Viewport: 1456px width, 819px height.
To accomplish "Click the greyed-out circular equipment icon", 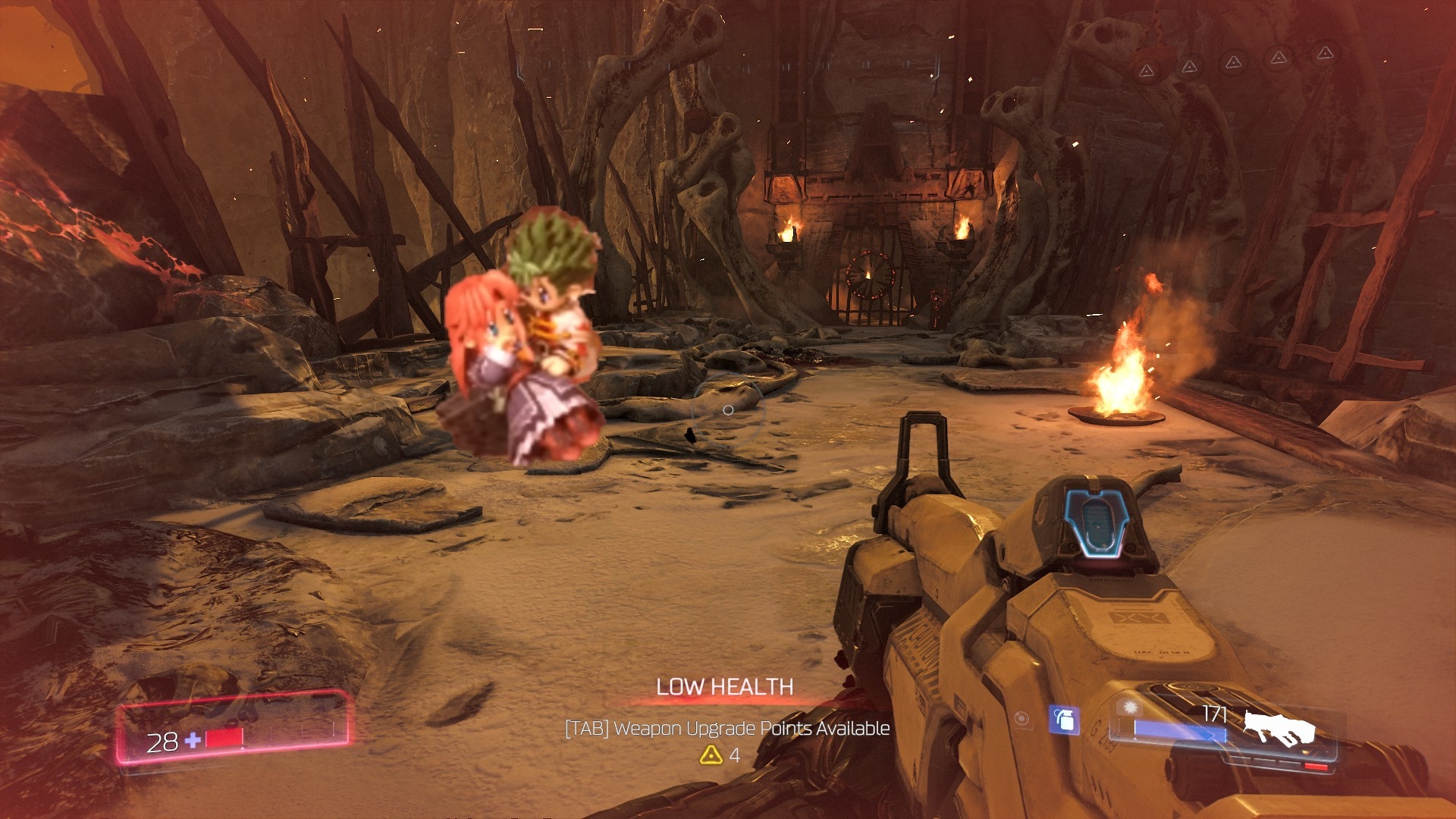I will coord(1022,719).
